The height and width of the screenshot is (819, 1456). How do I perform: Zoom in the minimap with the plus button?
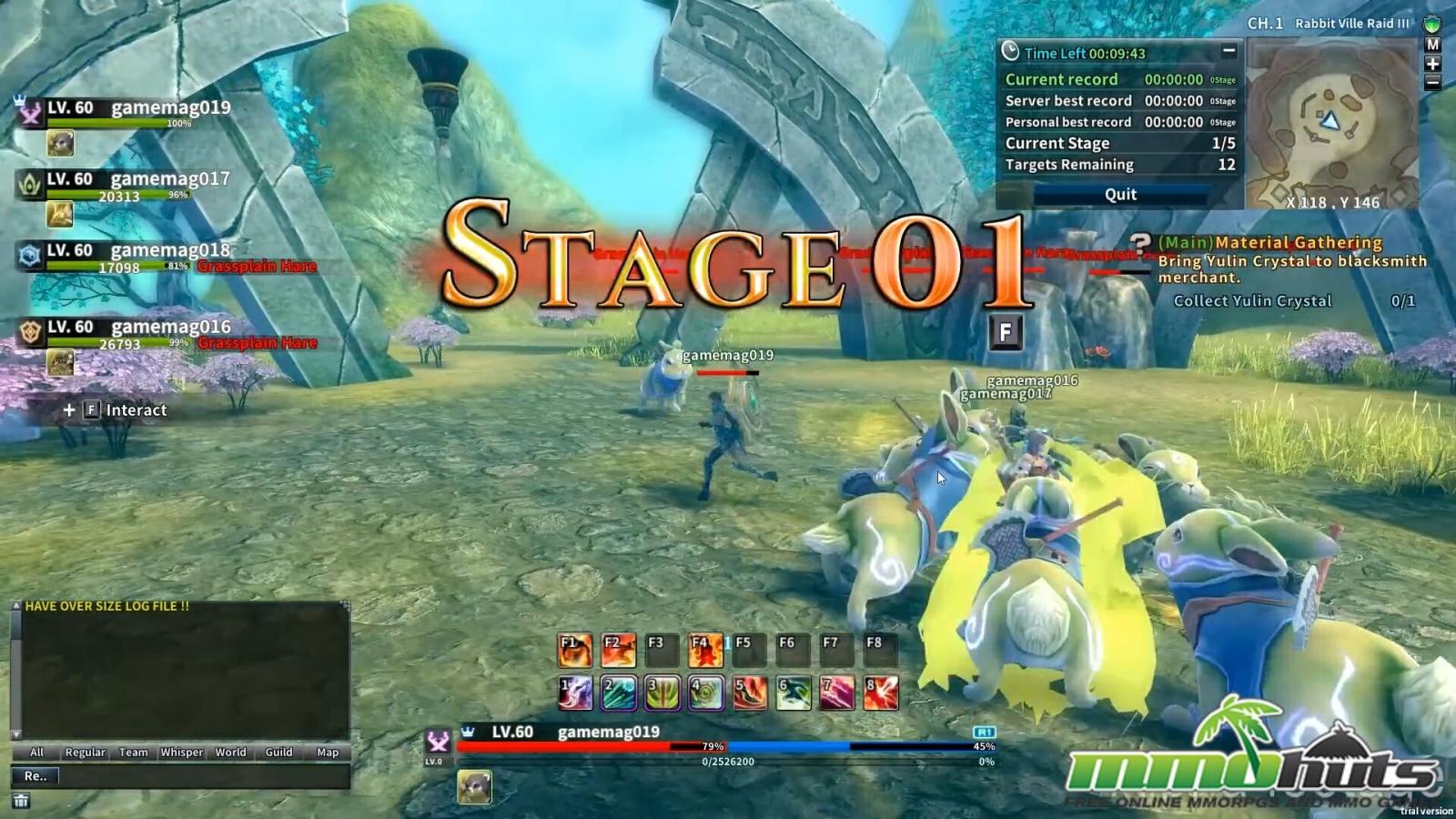[1431, 65]
